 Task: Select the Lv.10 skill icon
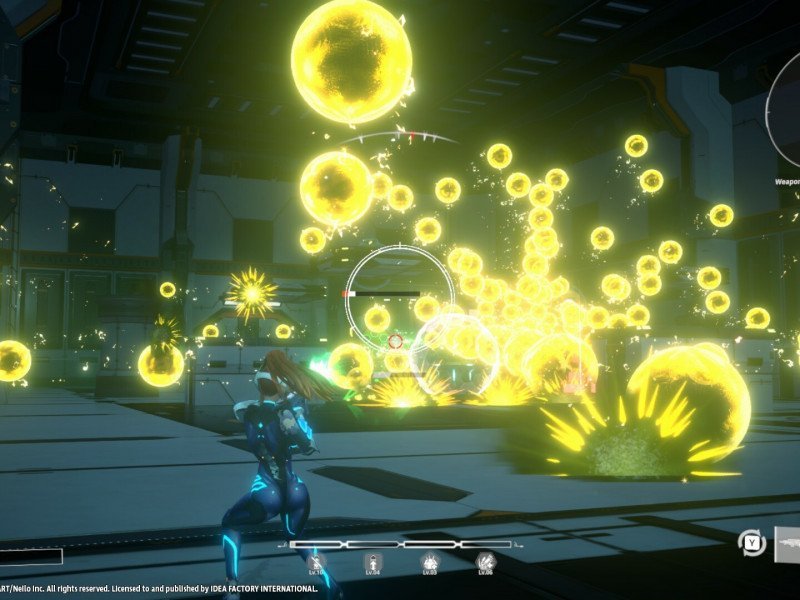[317, 563]
